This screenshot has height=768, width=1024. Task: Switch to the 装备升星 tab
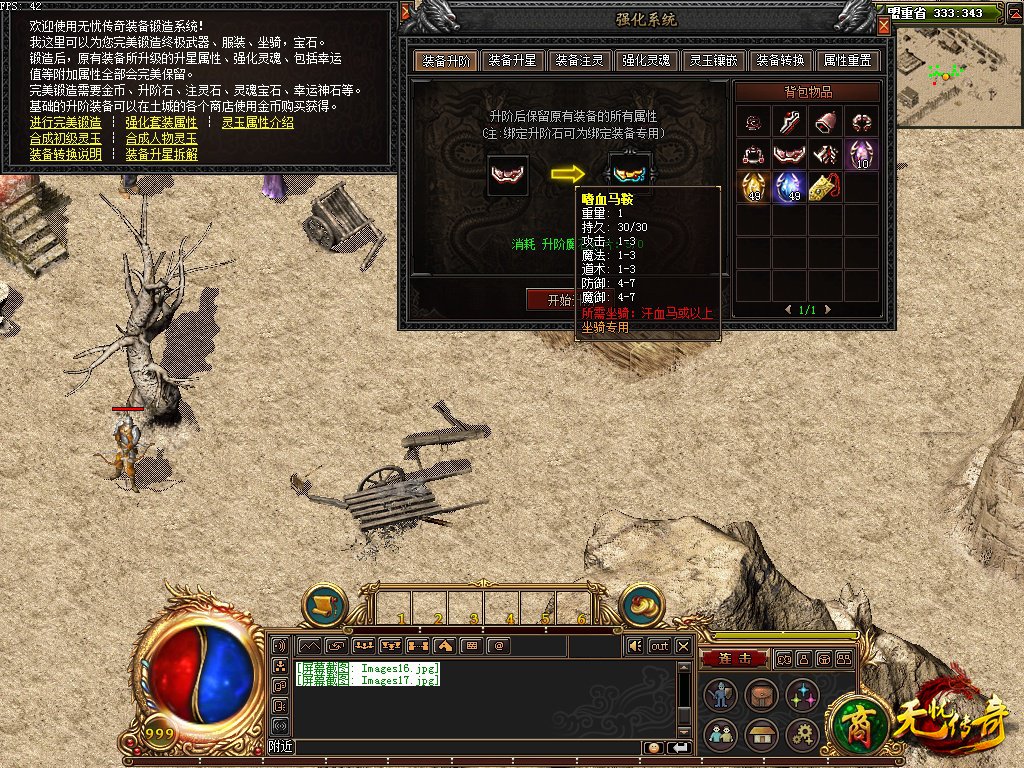(x=513, y=60)
